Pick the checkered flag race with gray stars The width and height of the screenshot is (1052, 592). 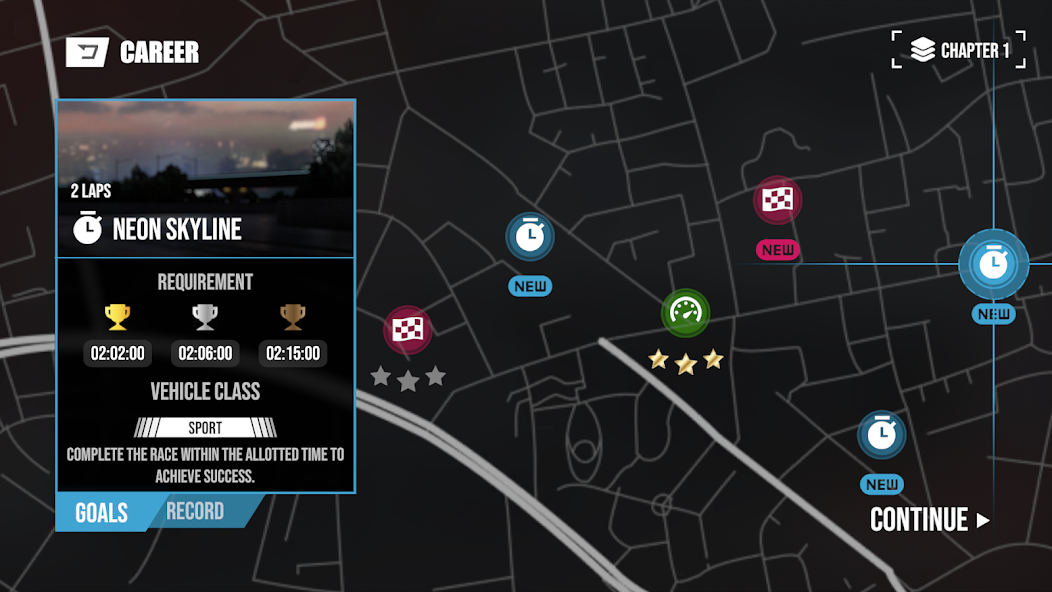408,330
